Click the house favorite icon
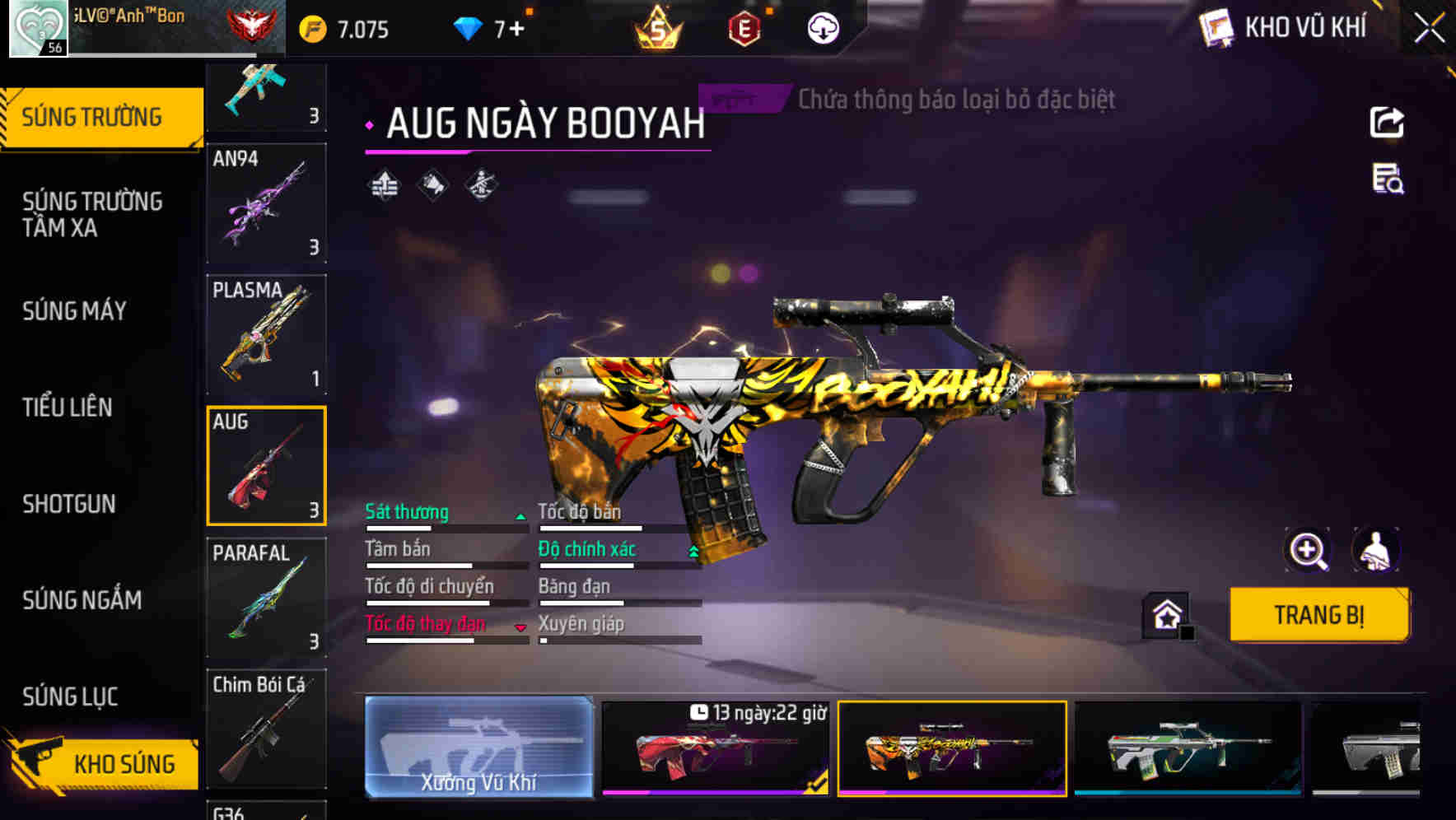1456x820 pixels. coord(1167,615)
